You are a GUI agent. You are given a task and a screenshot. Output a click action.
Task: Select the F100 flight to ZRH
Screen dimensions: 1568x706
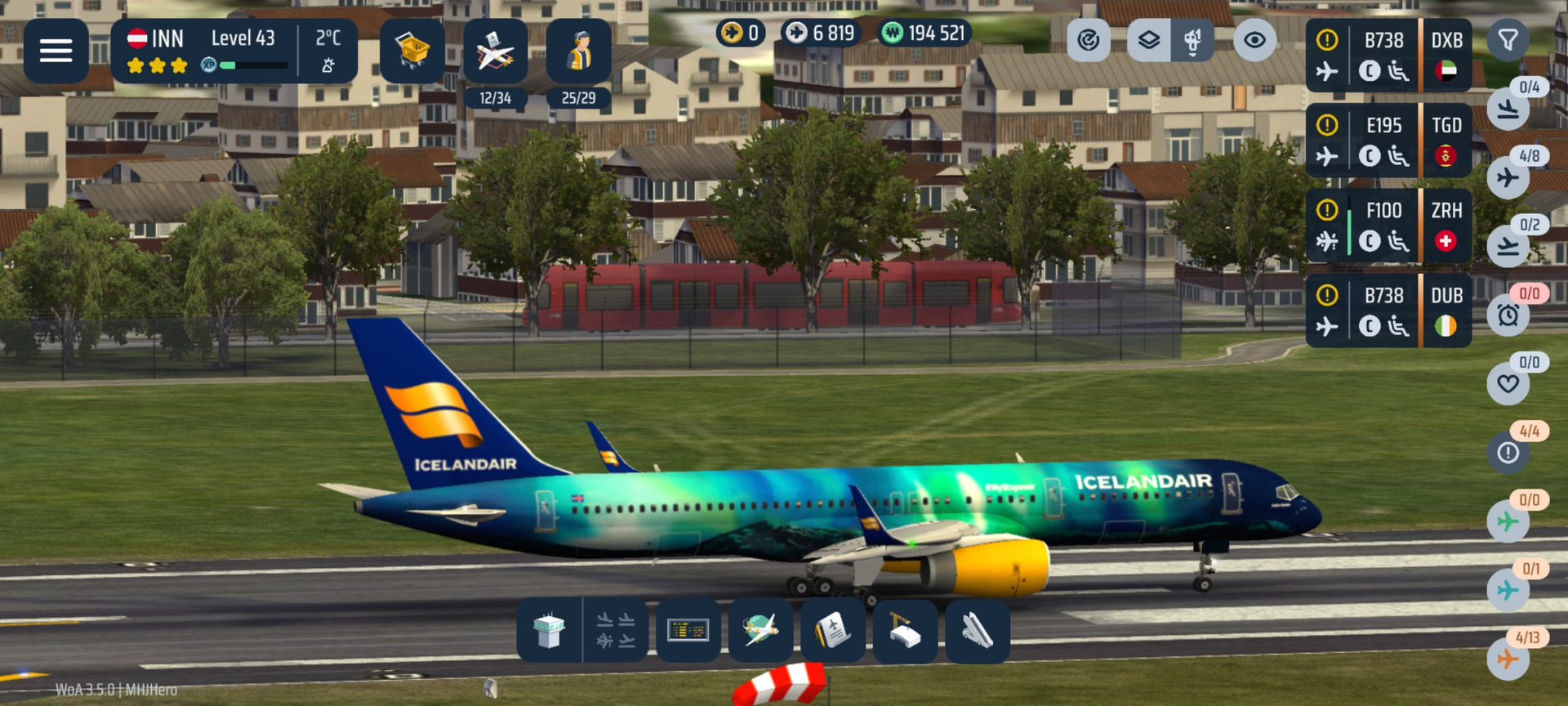[1388, 226]
